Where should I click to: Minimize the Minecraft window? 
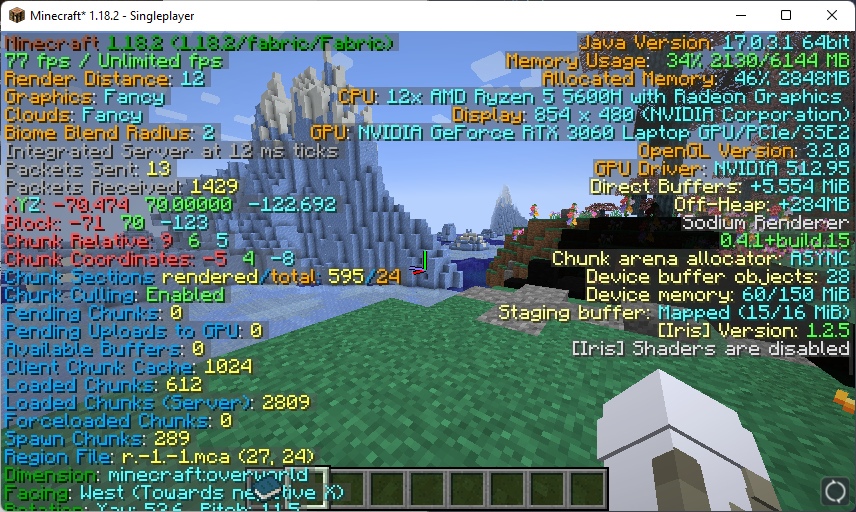click(739, 15)
